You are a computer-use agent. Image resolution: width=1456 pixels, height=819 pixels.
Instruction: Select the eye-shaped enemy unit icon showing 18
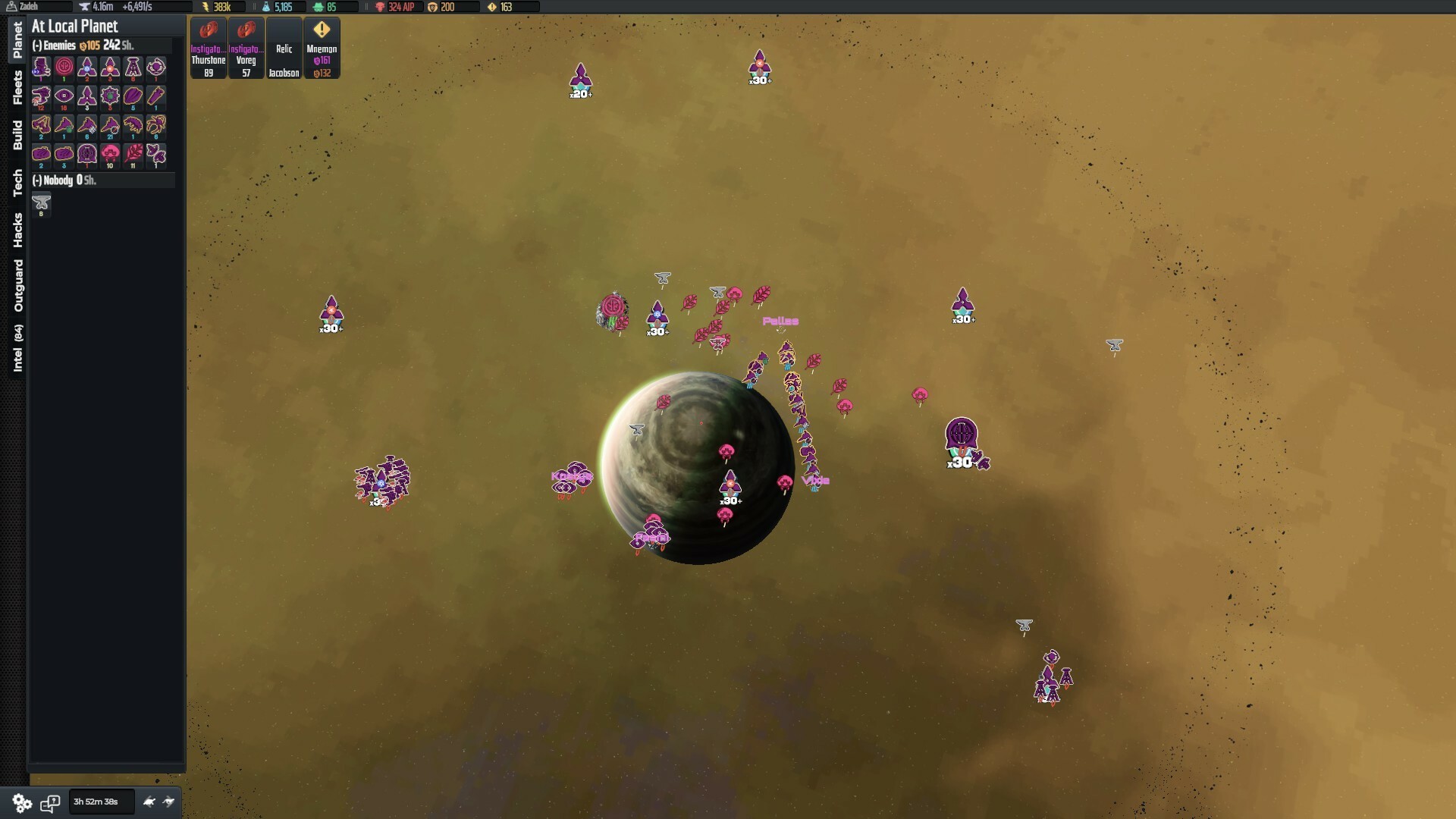click(x=64, y=97)
